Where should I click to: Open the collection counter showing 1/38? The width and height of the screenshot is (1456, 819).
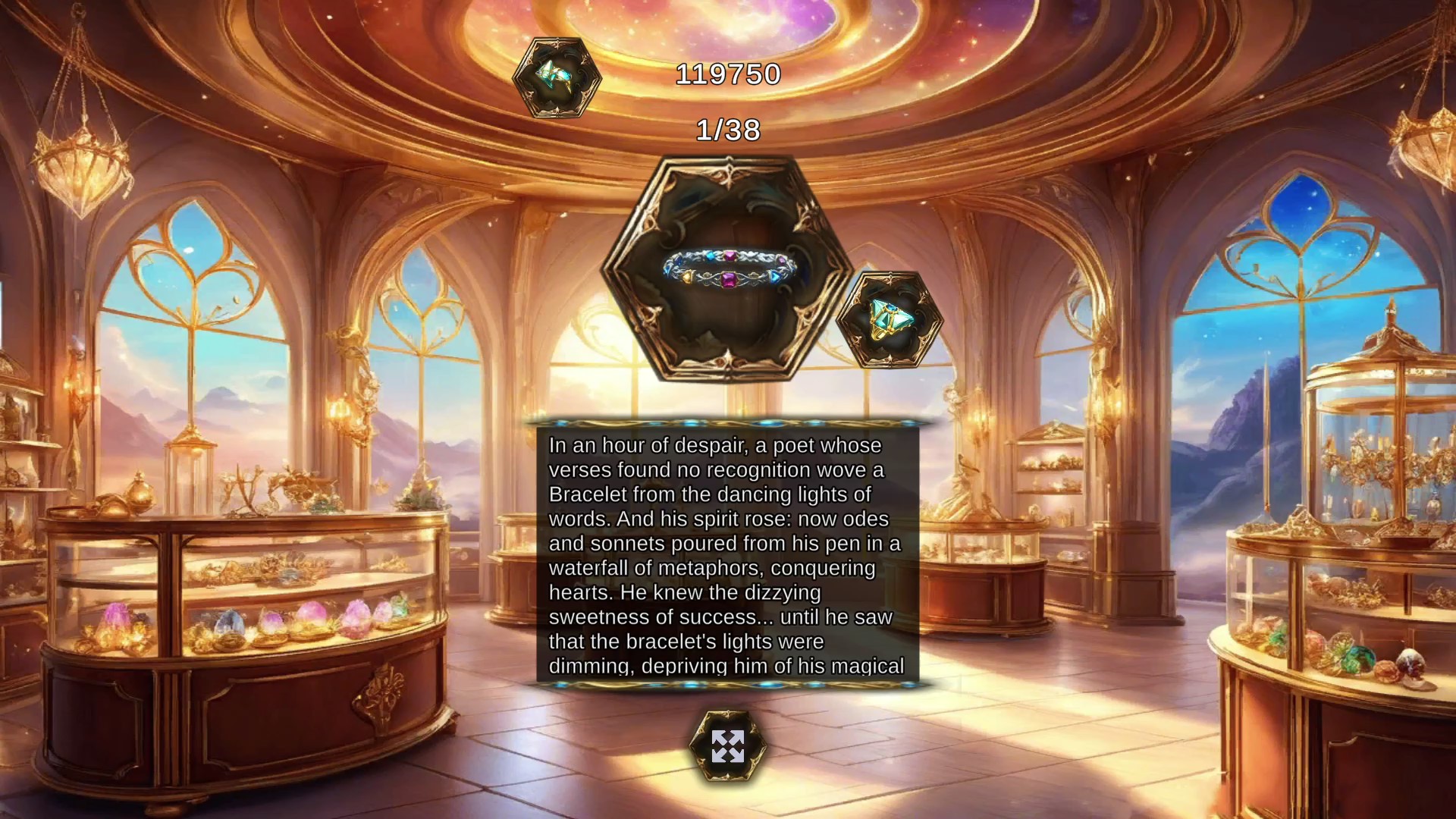[728, 131]
